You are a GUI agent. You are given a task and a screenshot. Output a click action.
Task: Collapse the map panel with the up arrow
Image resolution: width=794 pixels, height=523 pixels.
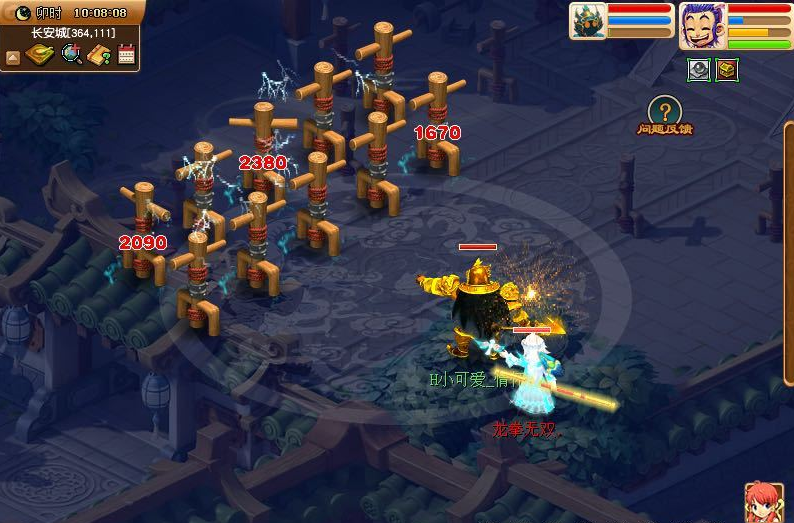tap(13, 56)
